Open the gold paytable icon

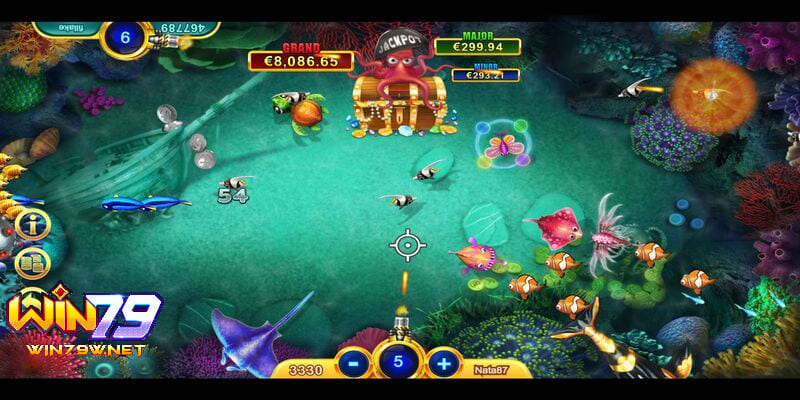31,263
